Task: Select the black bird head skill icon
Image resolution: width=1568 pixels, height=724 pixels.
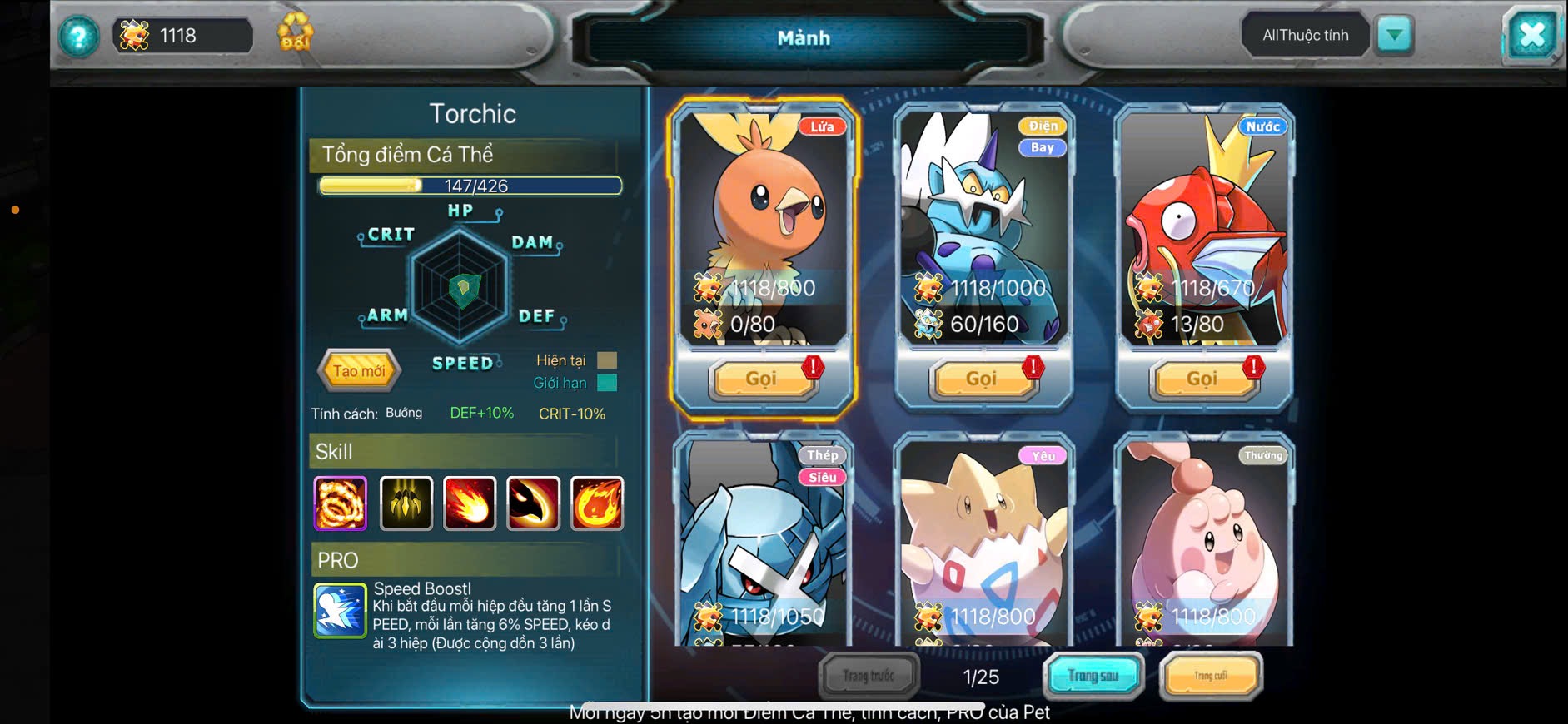Action: (533, 503)
